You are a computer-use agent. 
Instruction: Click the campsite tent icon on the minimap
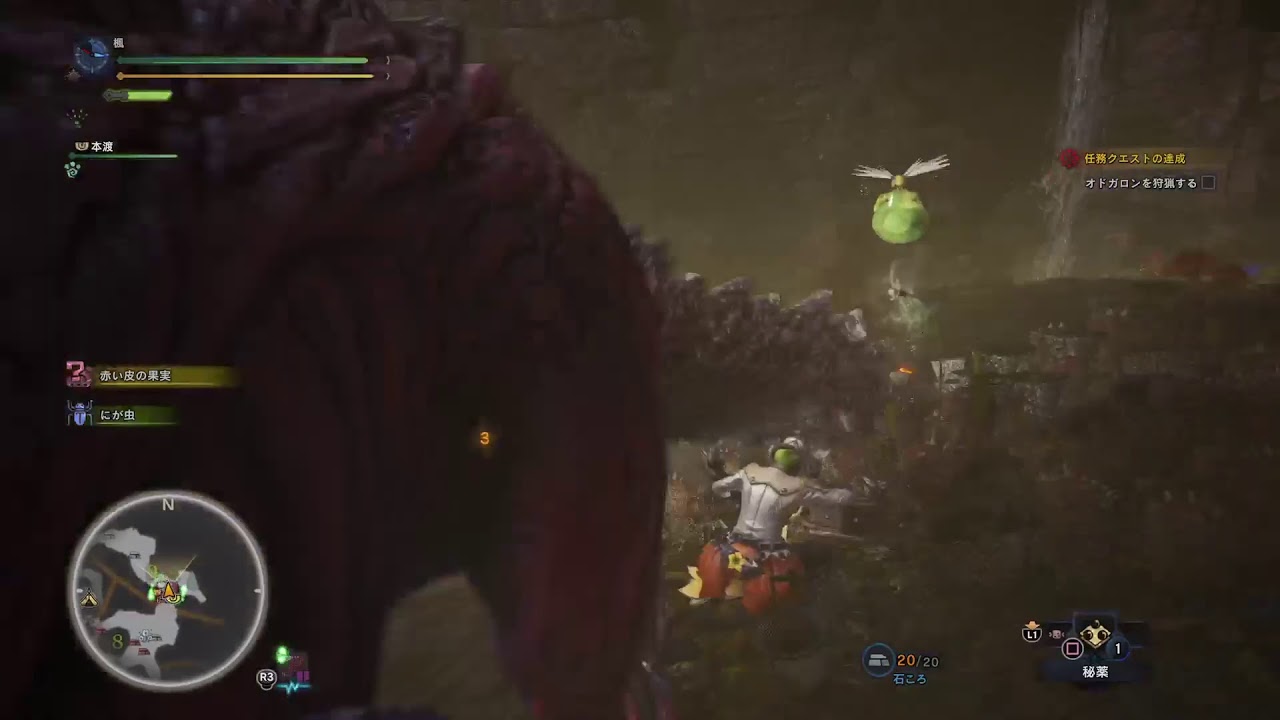[89, 597]
